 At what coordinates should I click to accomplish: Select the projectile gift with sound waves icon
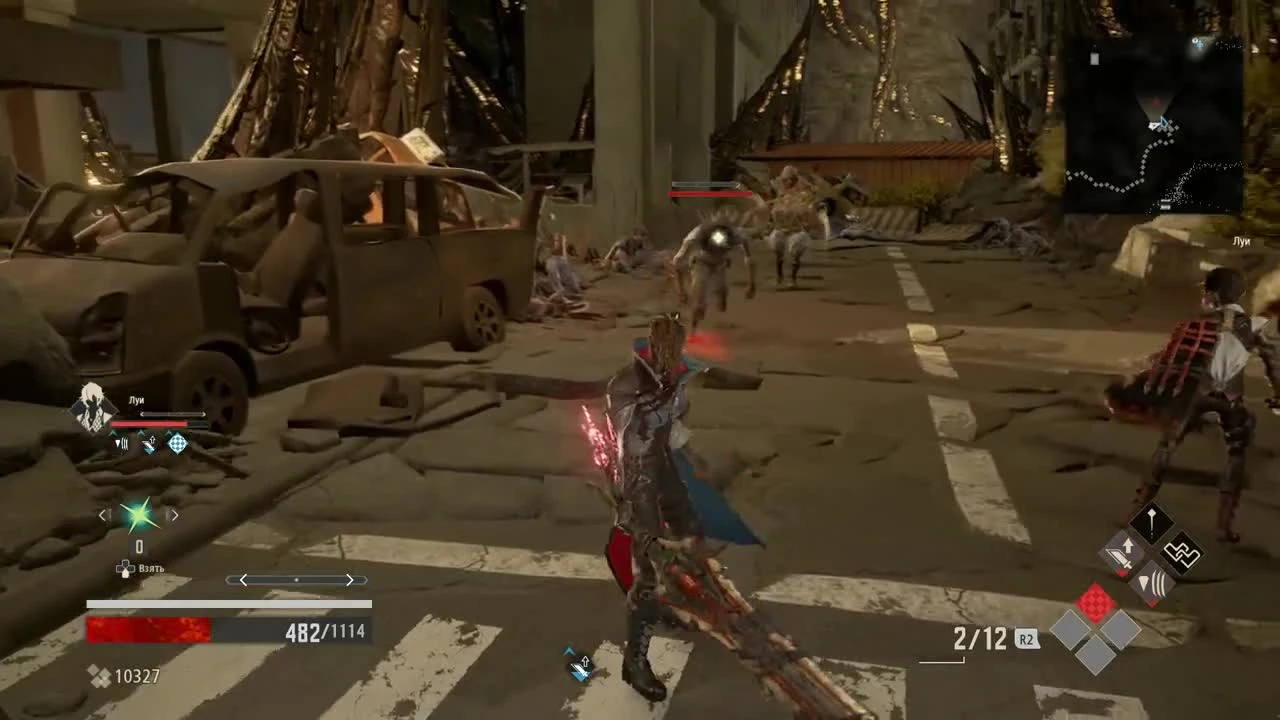(x=1152, y=583)
